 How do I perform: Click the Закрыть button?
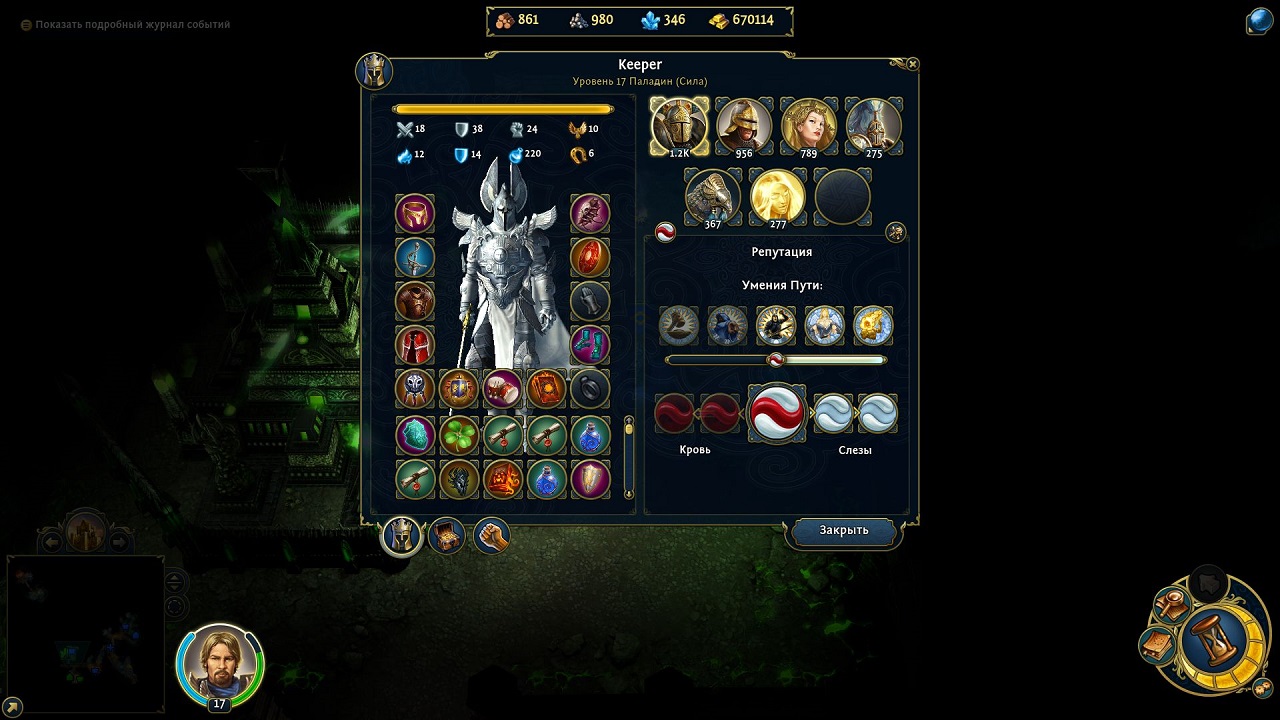click(843, 531)
